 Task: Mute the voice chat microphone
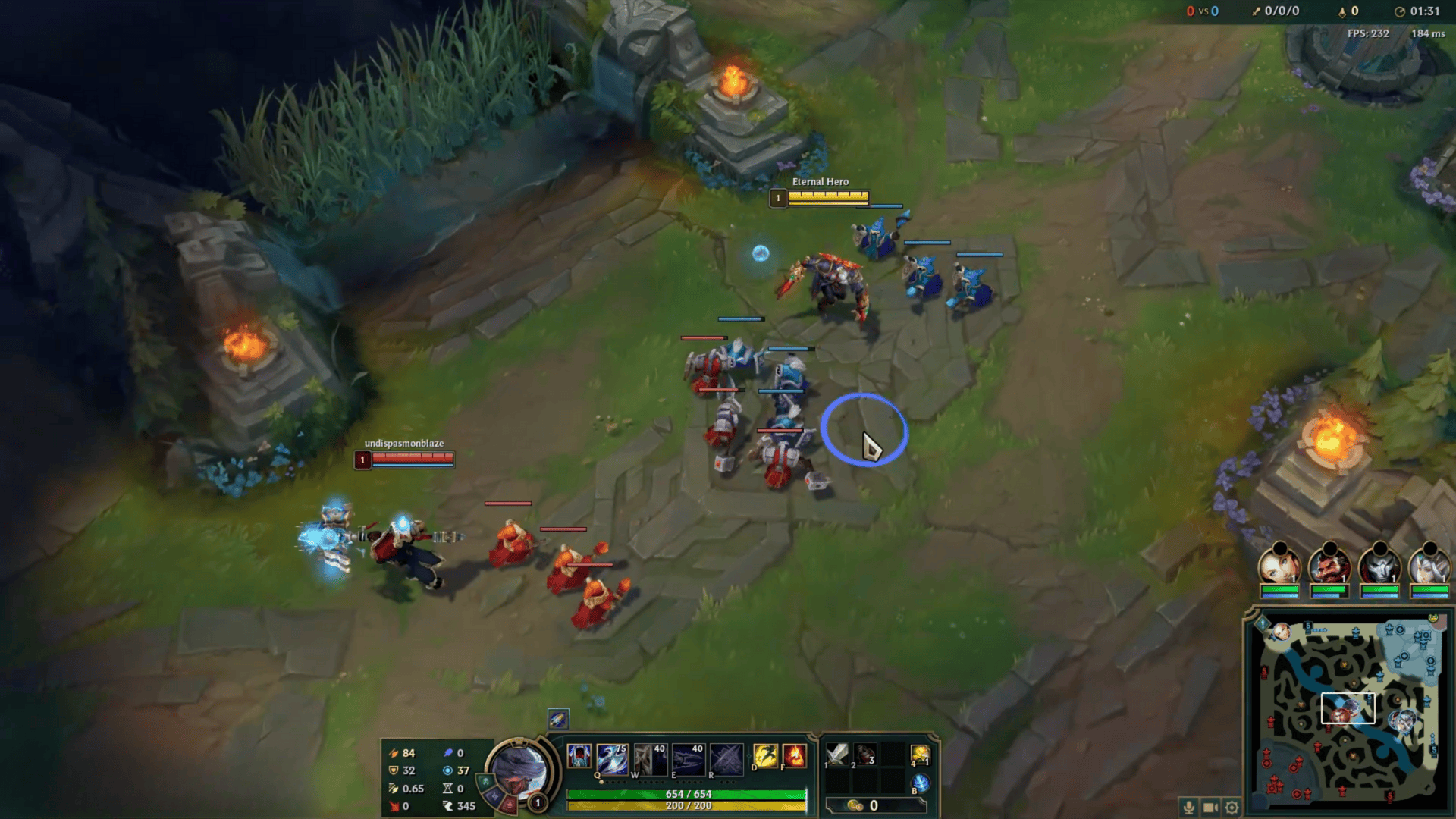1189,808
